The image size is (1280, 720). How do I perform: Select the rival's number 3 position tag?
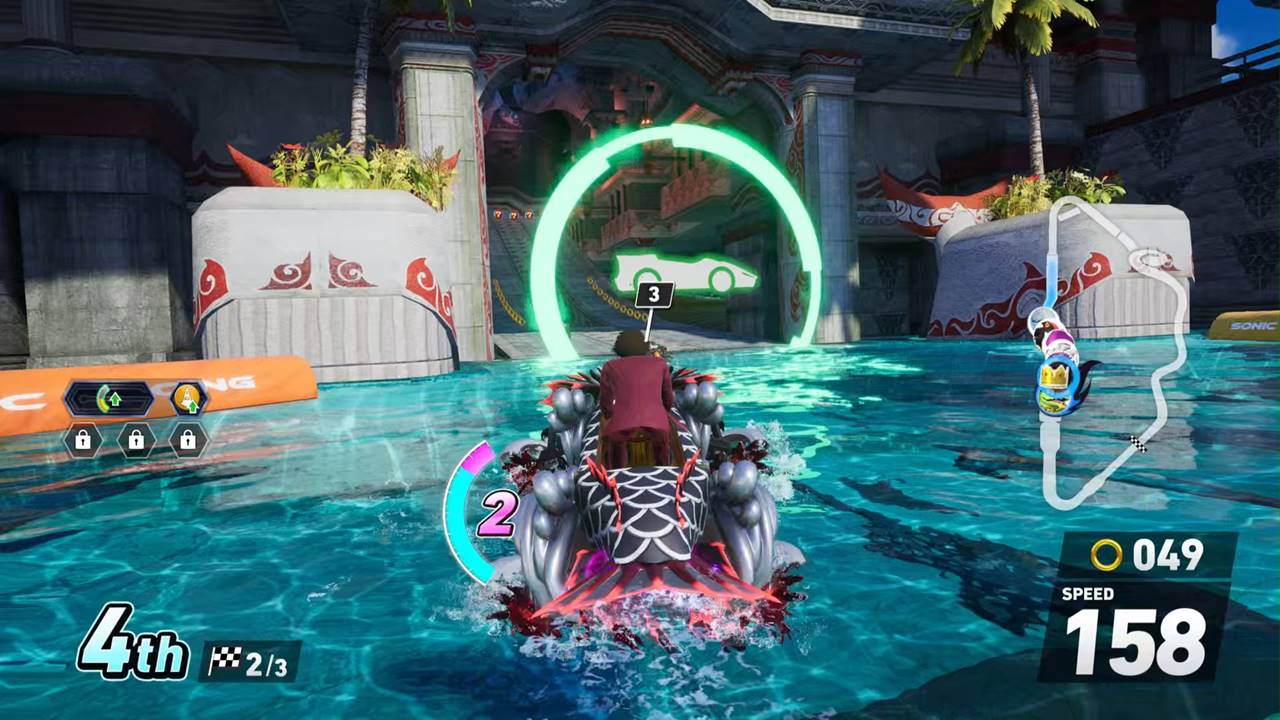654,294
